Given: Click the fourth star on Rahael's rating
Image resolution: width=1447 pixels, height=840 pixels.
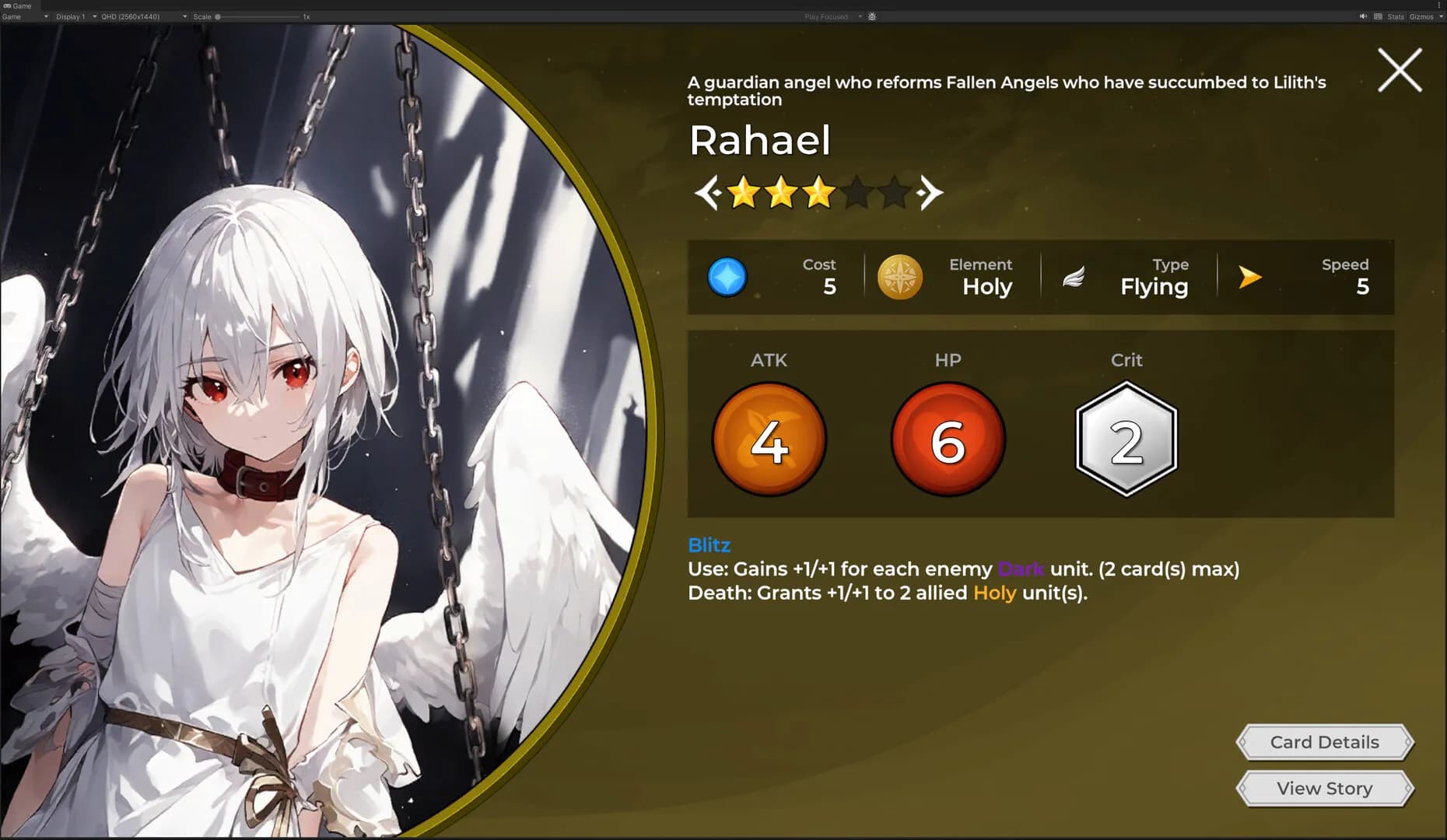Looking at the screenshot, I should [858, 192].
